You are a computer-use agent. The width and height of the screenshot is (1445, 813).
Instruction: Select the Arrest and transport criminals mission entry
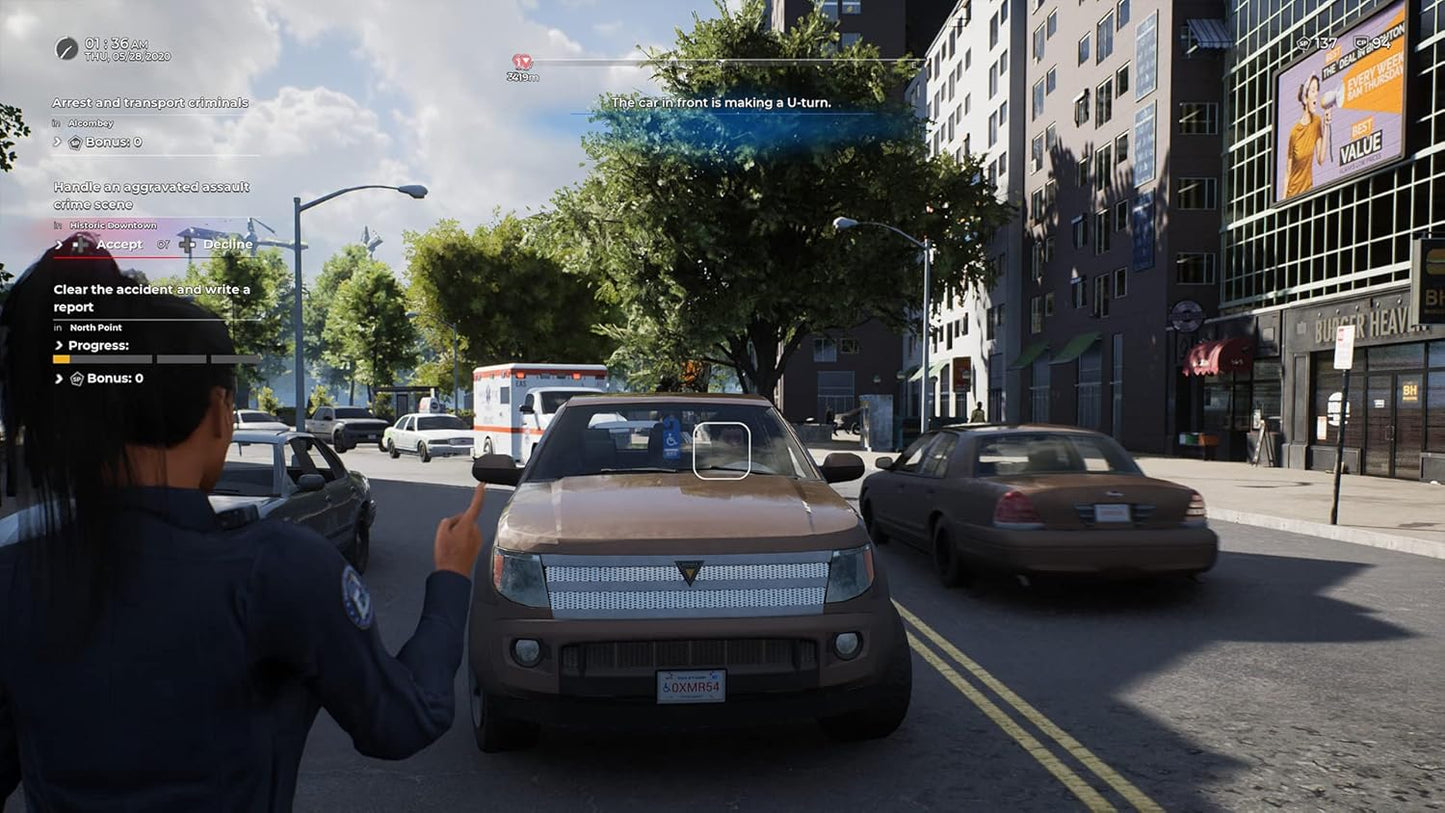coord(150,103)
